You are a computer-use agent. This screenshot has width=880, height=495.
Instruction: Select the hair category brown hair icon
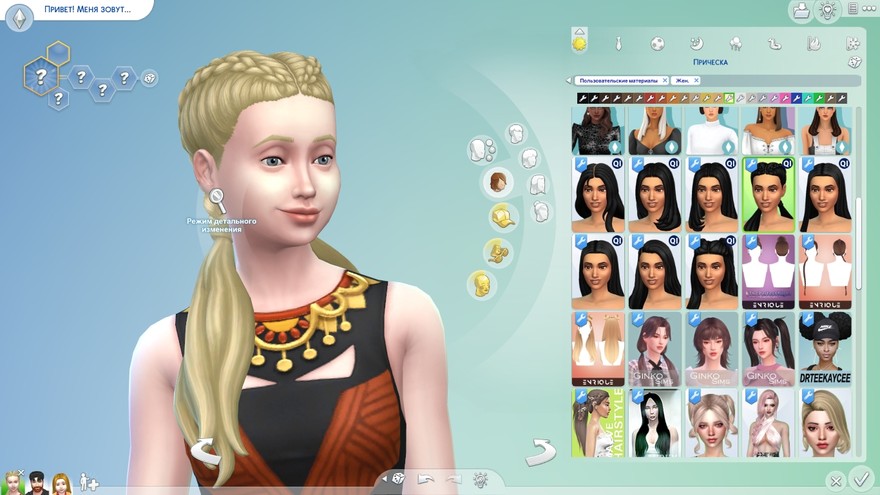click(497, 182)
